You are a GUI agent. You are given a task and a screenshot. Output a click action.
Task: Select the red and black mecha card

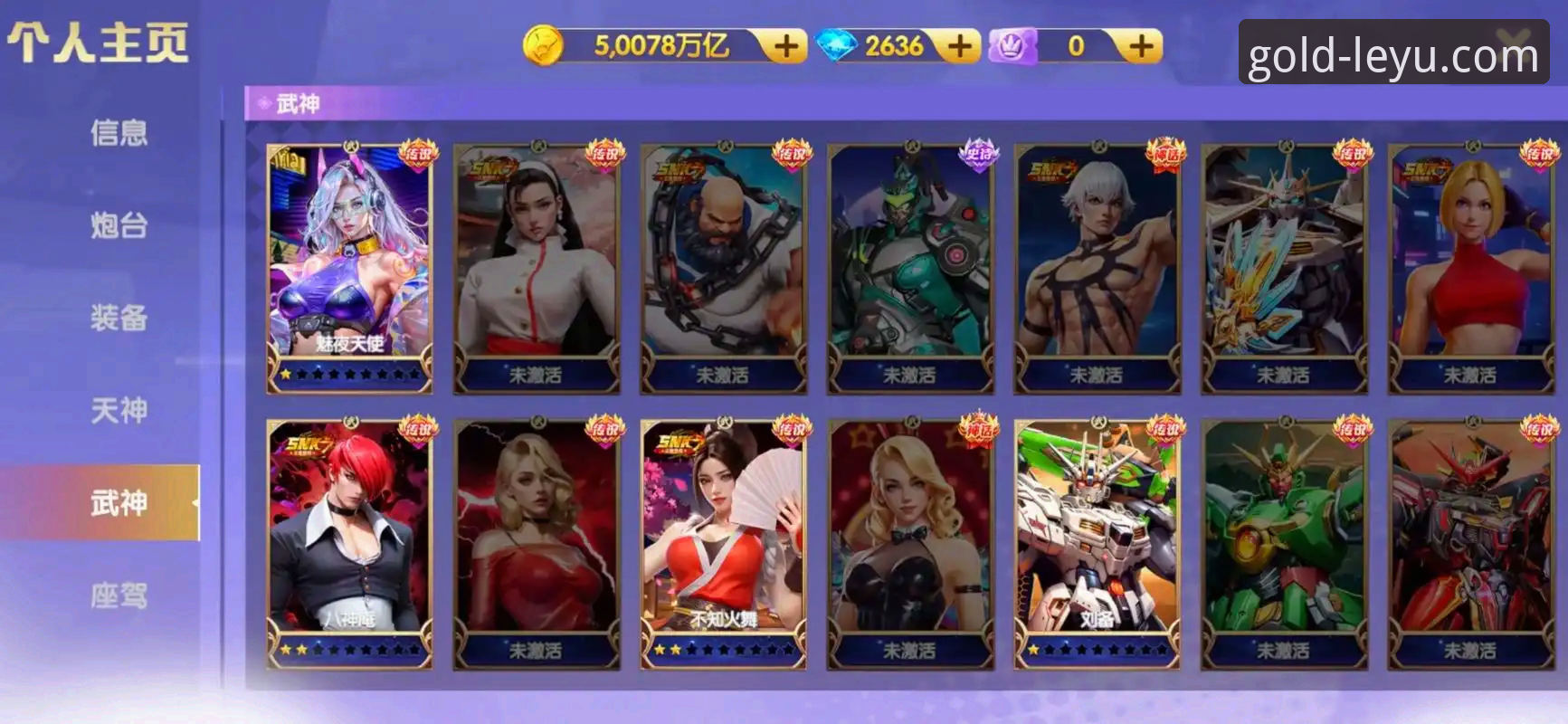1470,543
